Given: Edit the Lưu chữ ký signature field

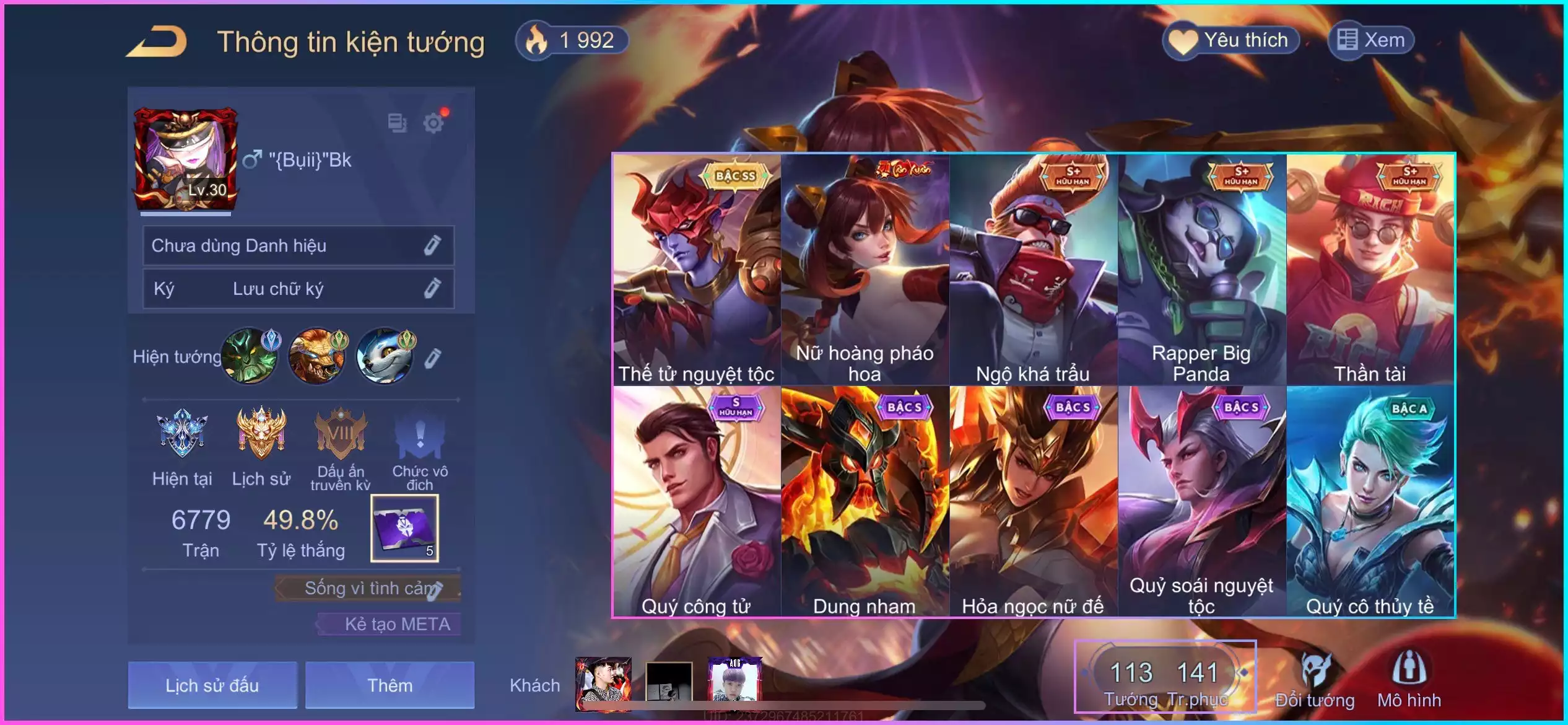Looking at the screenshot, I should [x=432, y=288].
